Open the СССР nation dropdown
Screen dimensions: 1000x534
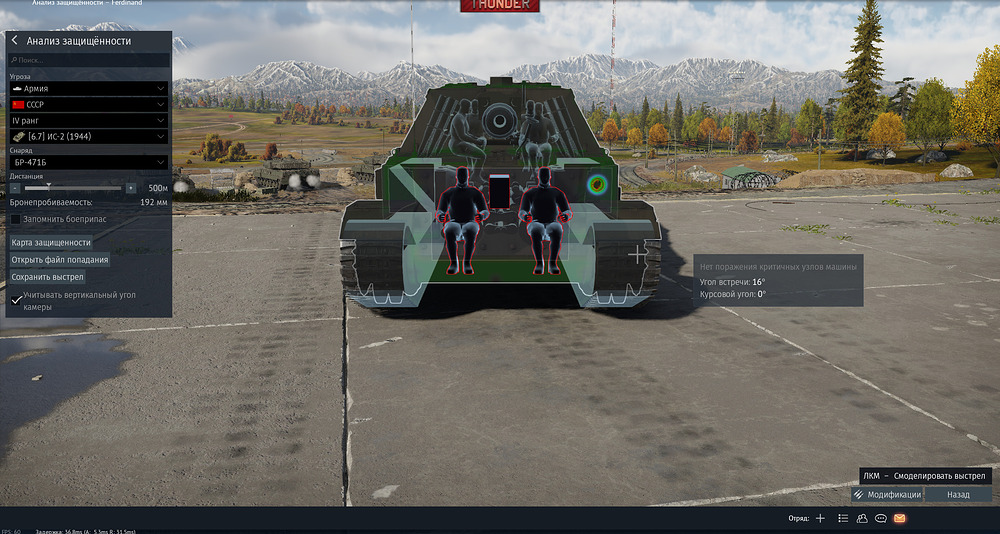coord(88,104)
